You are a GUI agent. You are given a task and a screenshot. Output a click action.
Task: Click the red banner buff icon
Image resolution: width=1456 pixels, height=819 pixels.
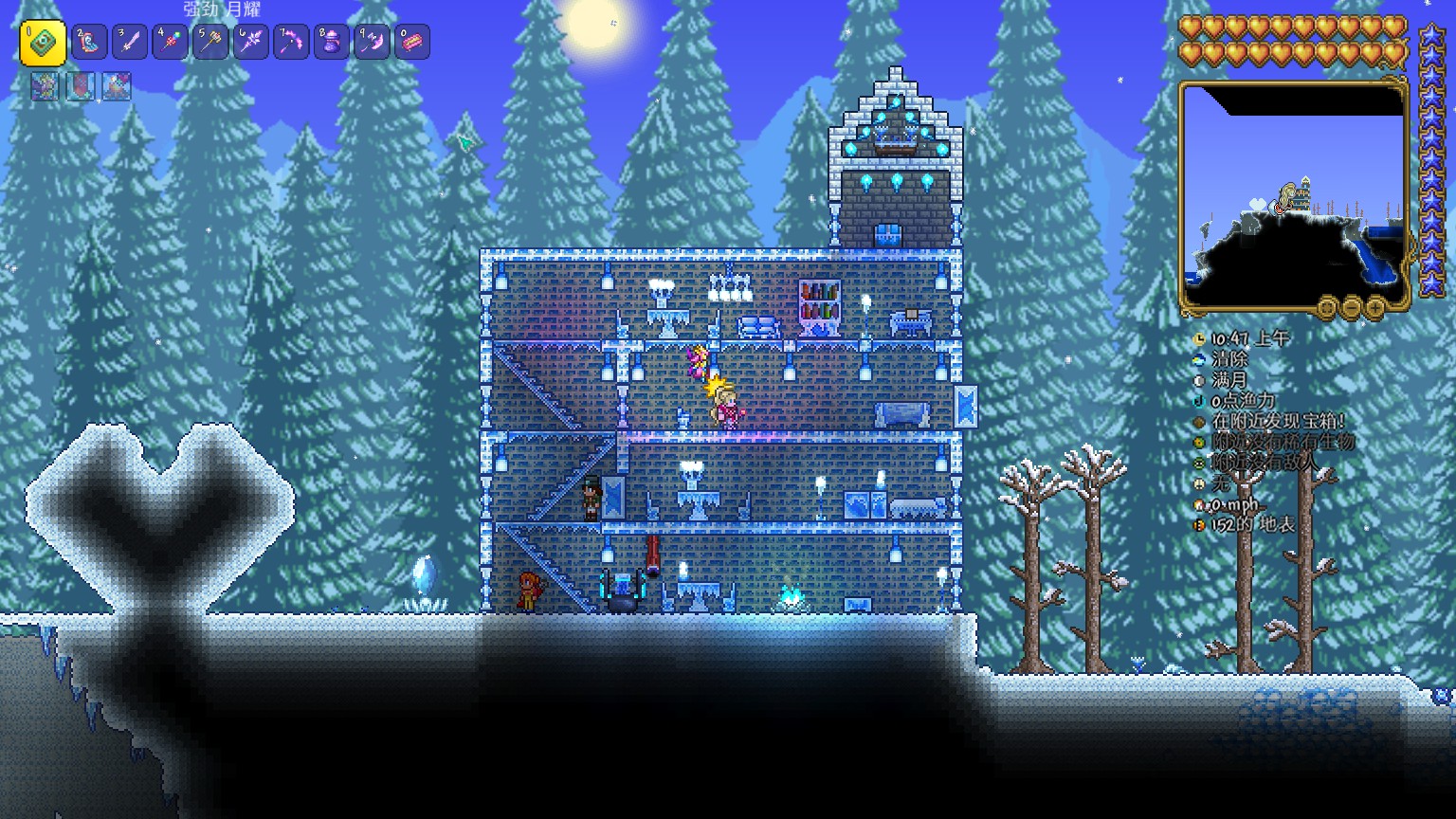(x=81, y=86)
